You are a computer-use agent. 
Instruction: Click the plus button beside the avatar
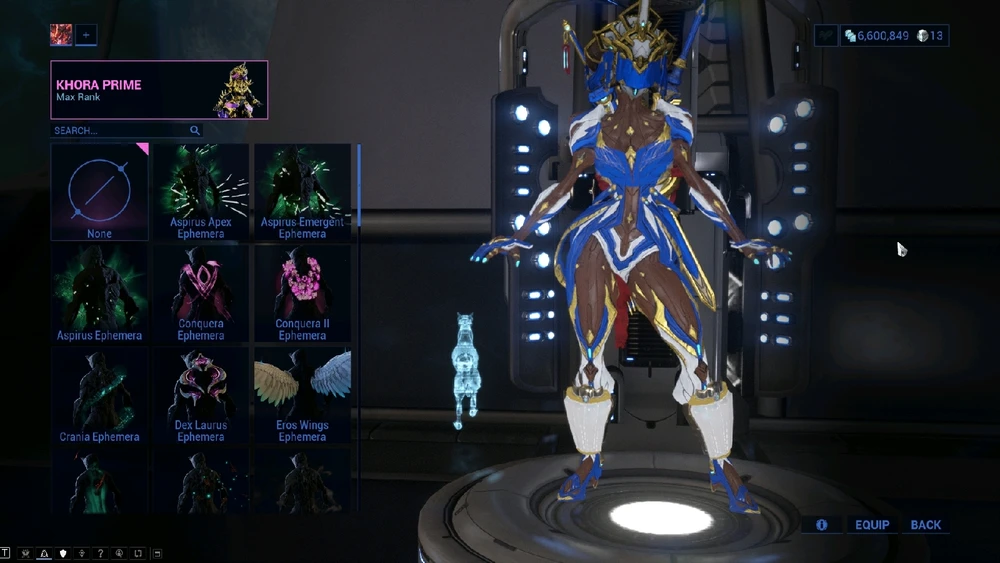86,35
